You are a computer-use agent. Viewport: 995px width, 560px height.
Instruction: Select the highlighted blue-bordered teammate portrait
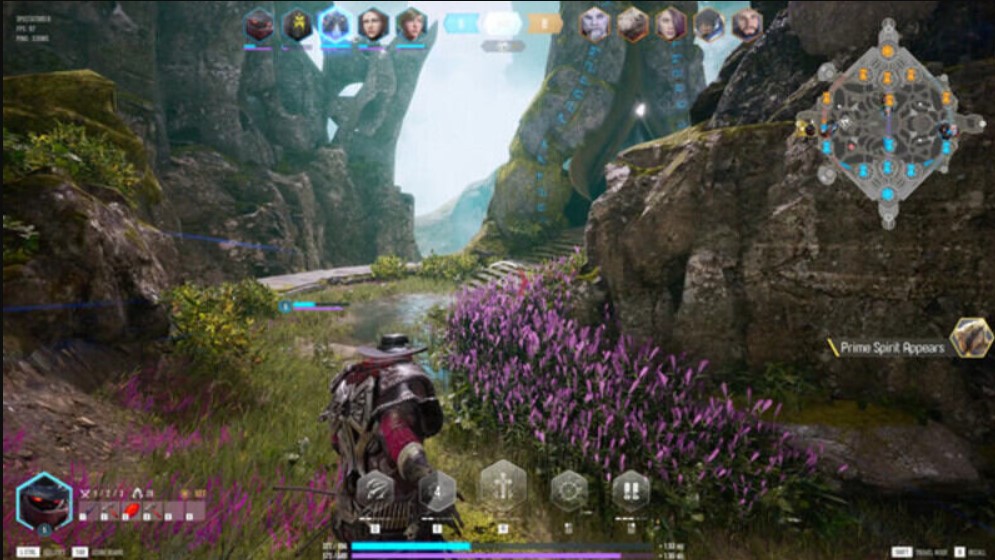(335, 24)
